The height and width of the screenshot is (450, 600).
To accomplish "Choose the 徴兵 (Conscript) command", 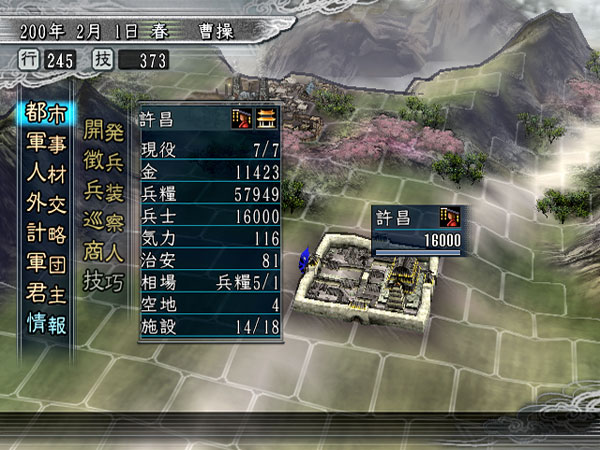I will [x=106, y=158].
